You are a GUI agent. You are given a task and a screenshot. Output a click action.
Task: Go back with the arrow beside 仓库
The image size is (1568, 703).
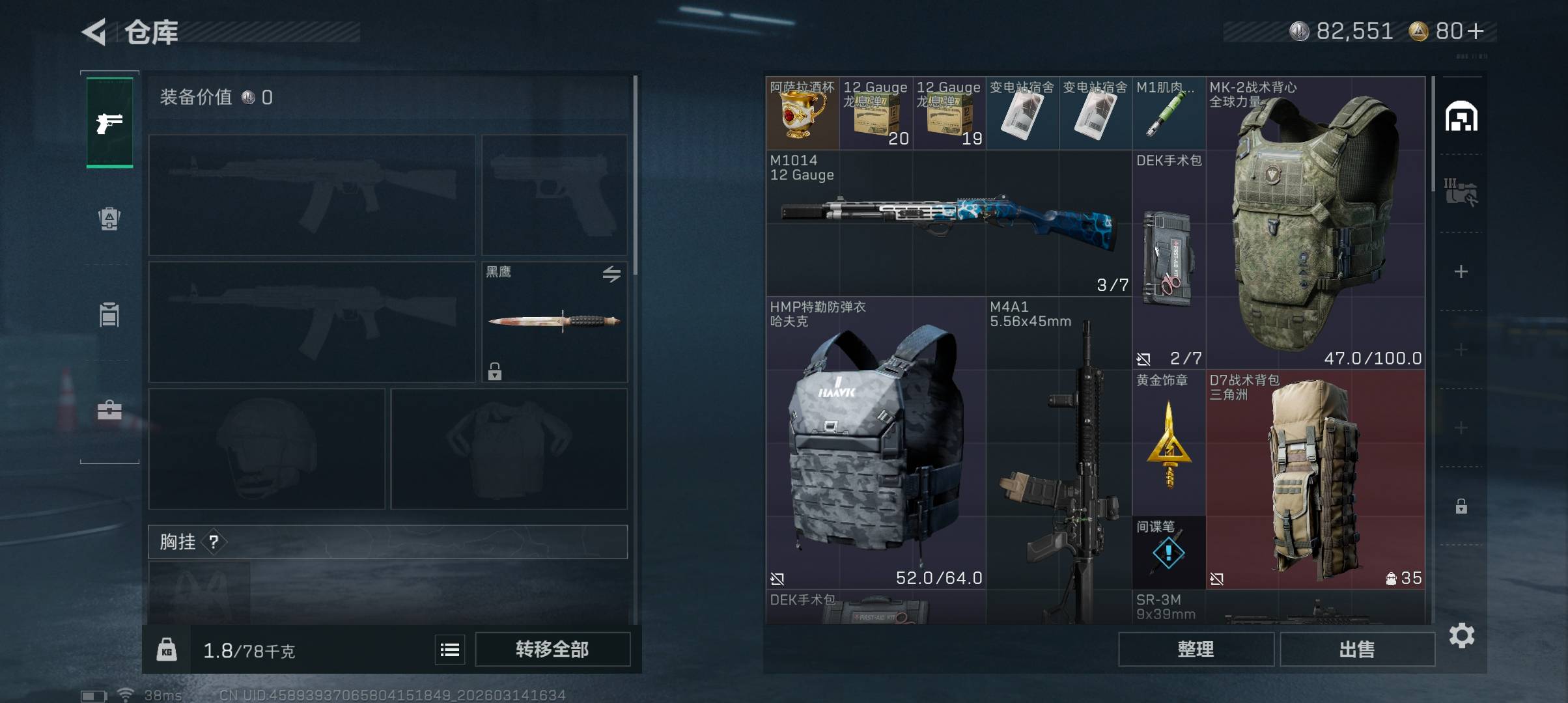(95, 32)
